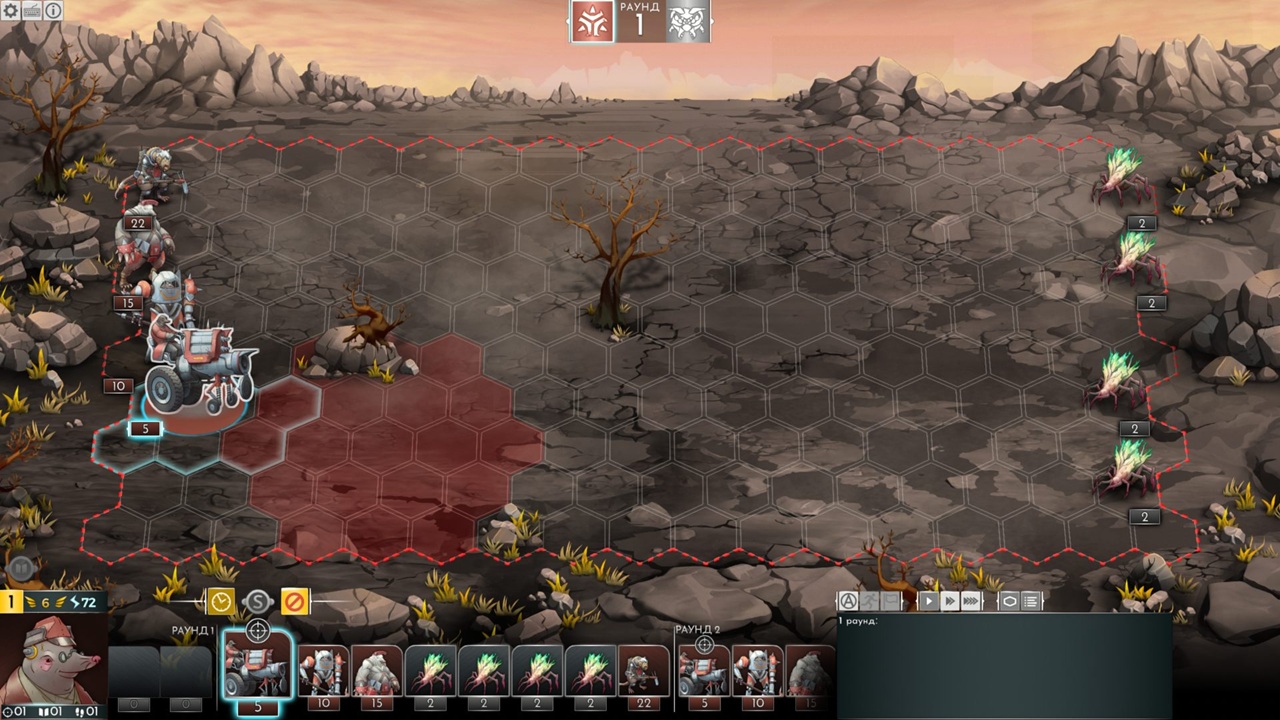Select the active cannon cart unit card
1280x720 pixels.
click(257, 665)
